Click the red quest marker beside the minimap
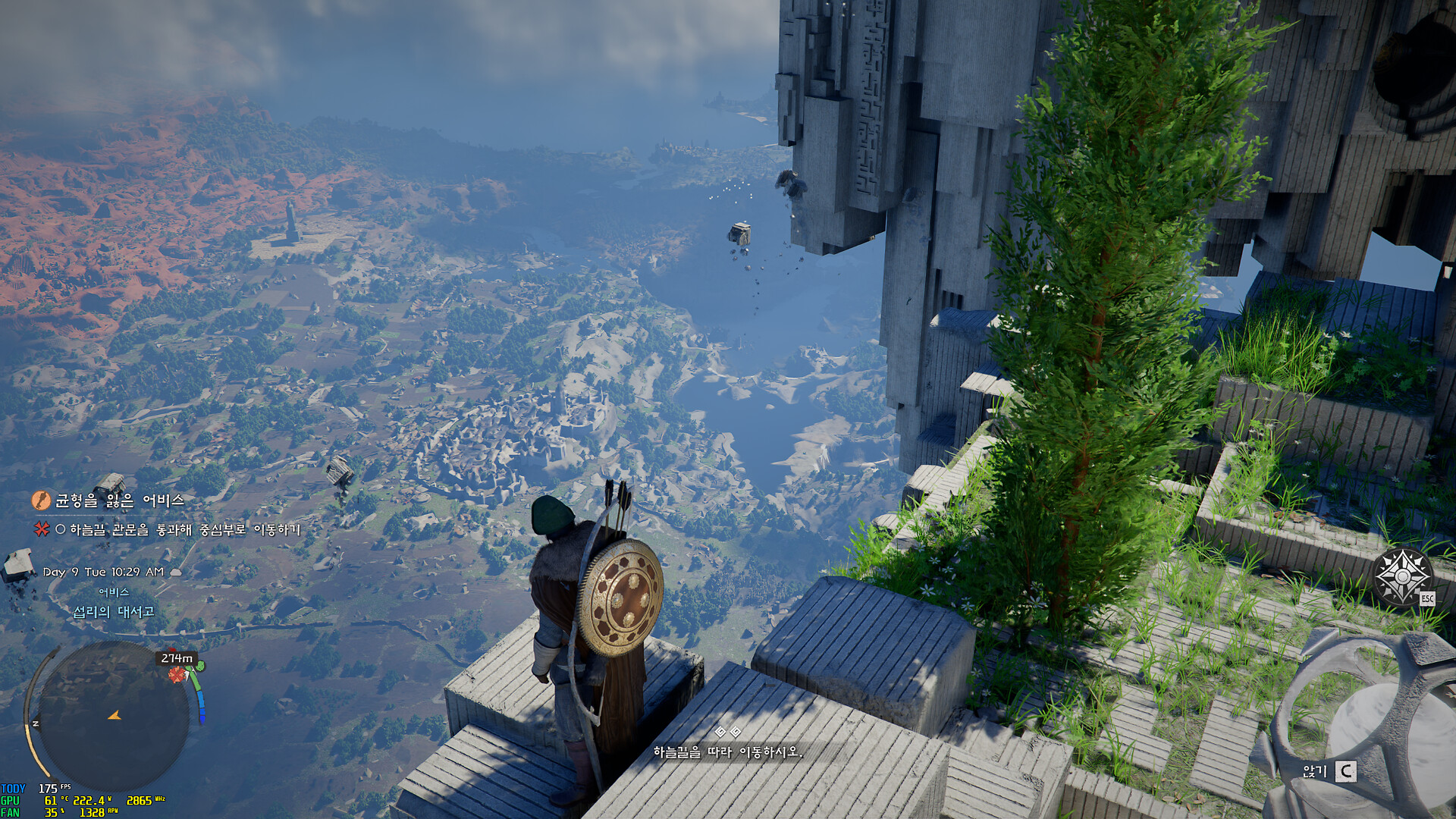 coord(177,674)
